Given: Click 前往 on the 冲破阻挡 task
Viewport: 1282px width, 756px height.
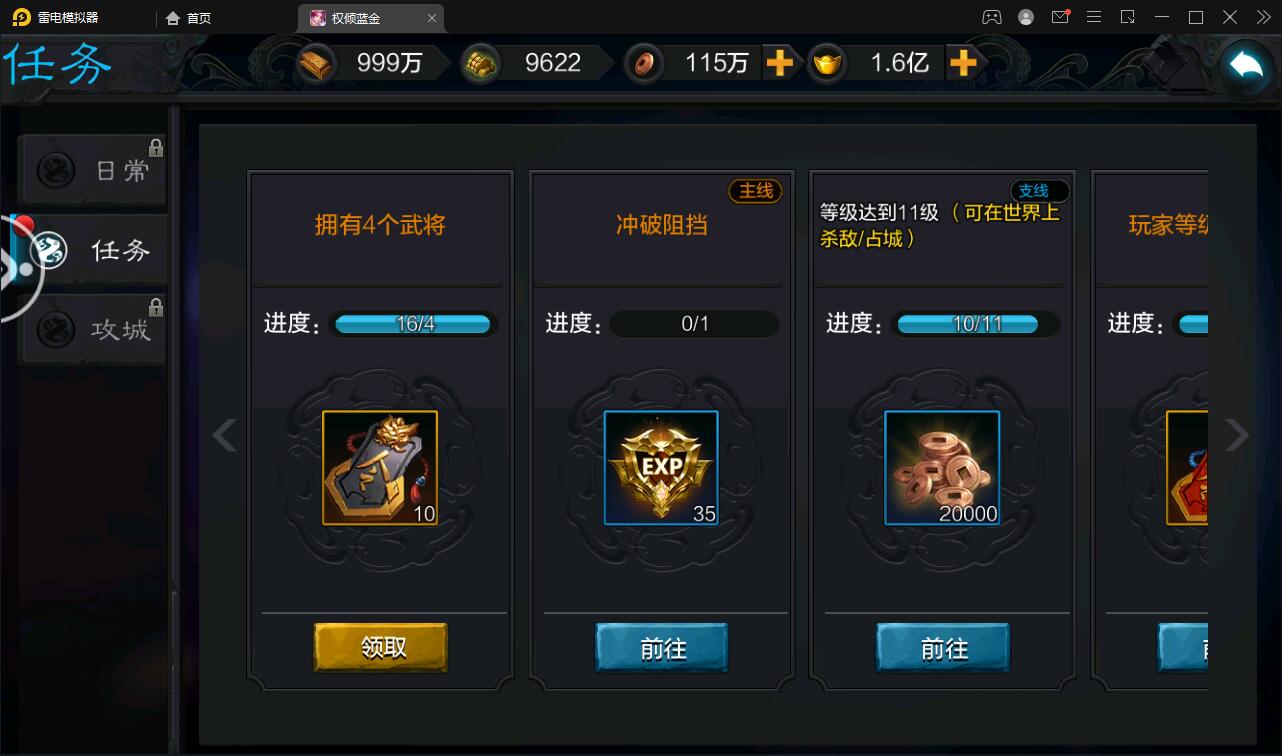Looking at the screenshot, I should tap(661, 648).
